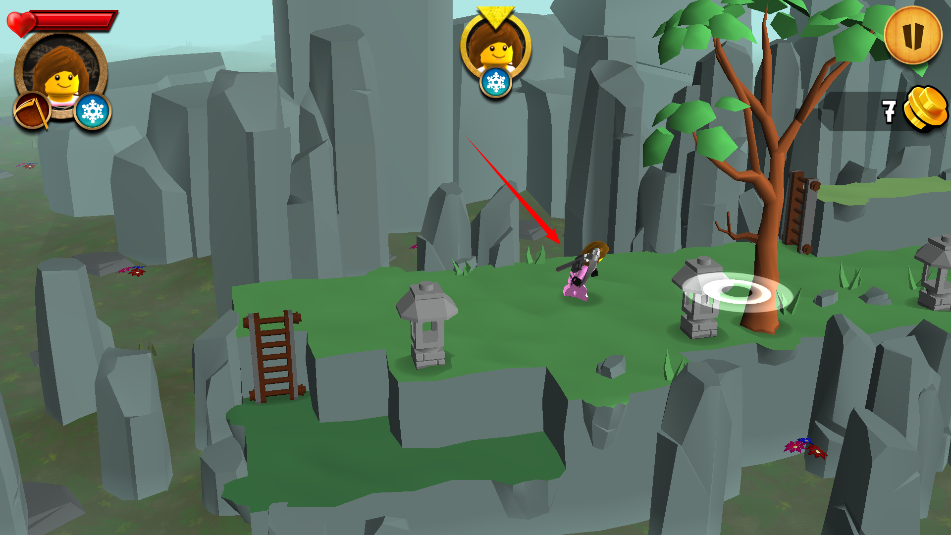Tap the player character portrait
Image resolution: width=951 pixels, height=535 pixels.
[60, 70]
